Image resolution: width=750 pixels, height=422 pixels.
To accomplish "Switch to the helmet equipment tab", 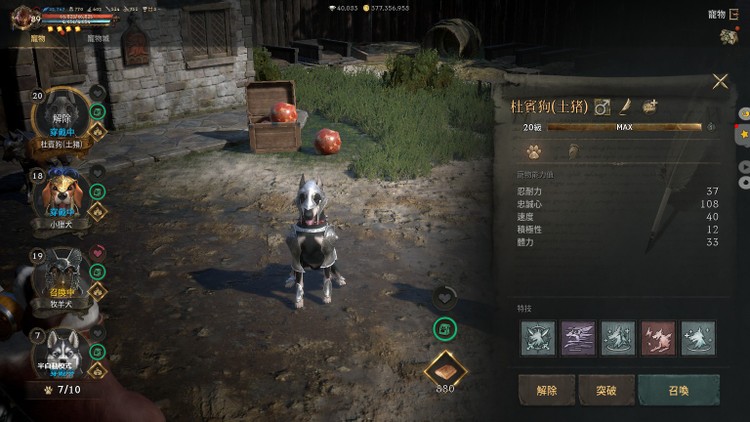I will pos(573,153).
